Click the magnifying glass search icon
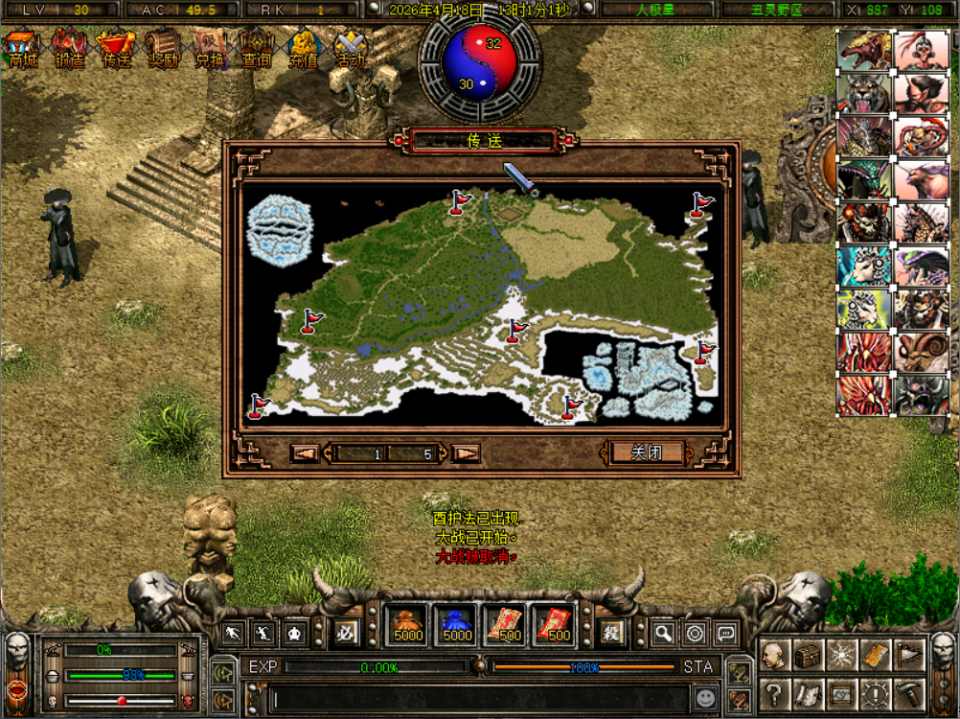The height and width of the screenshot is (719, 960). tap(663, 632)
